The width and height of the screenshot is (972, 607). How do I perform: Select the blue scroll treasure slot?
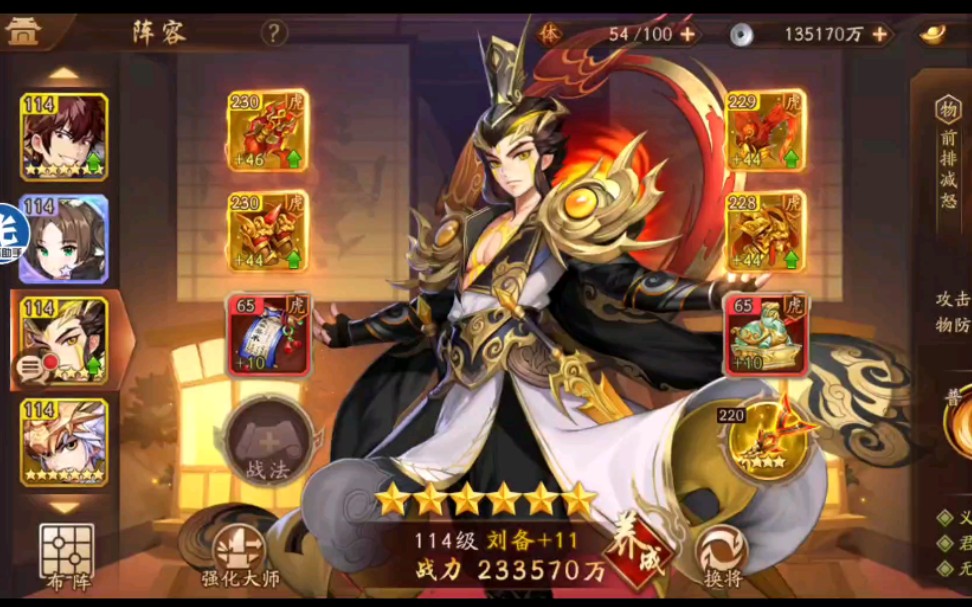click(x=267, y=334)
